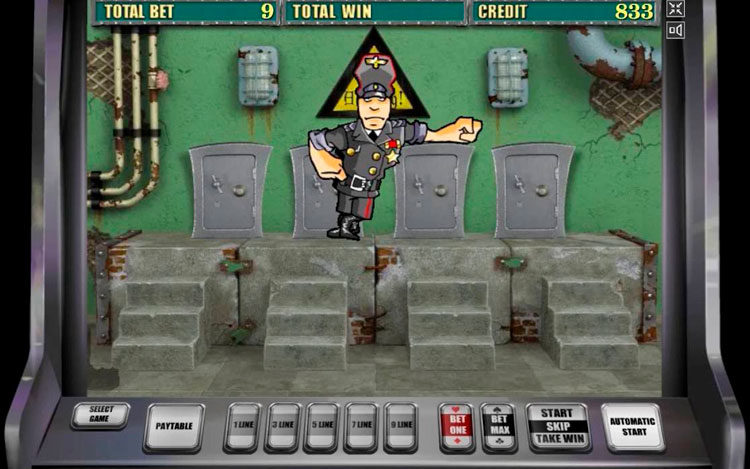Select the 3 Line button
The height and width of the screenshot is (469, 750).
[282, 427]
